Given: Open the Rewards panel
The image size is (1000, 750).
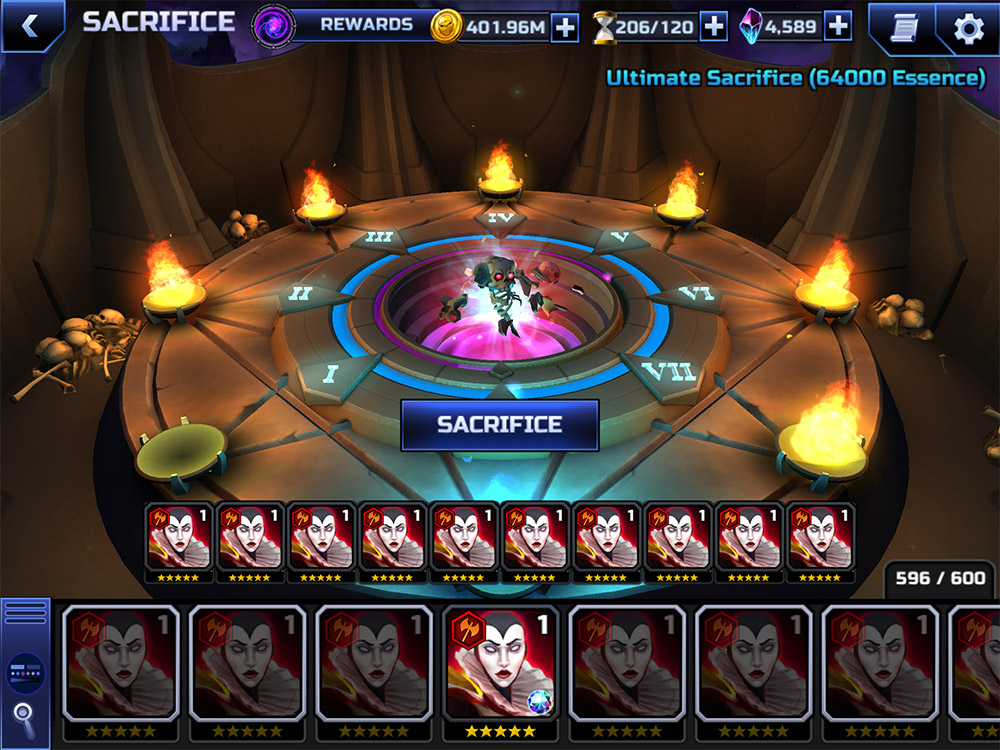Looking at the screenshot, I should [345, 26].
